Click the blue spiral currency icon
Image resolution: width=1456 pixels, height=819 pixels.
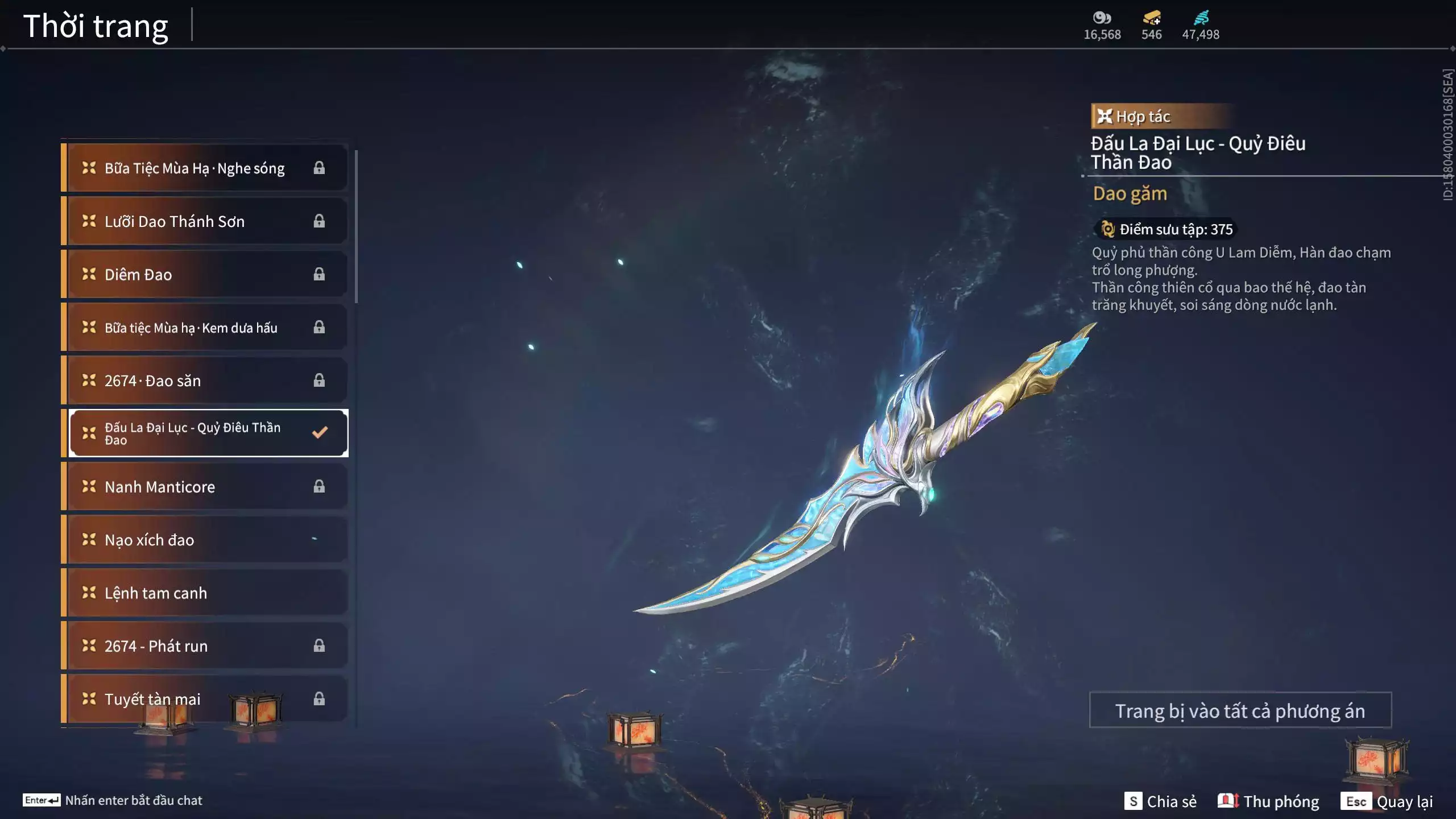tap(1200, 18)
